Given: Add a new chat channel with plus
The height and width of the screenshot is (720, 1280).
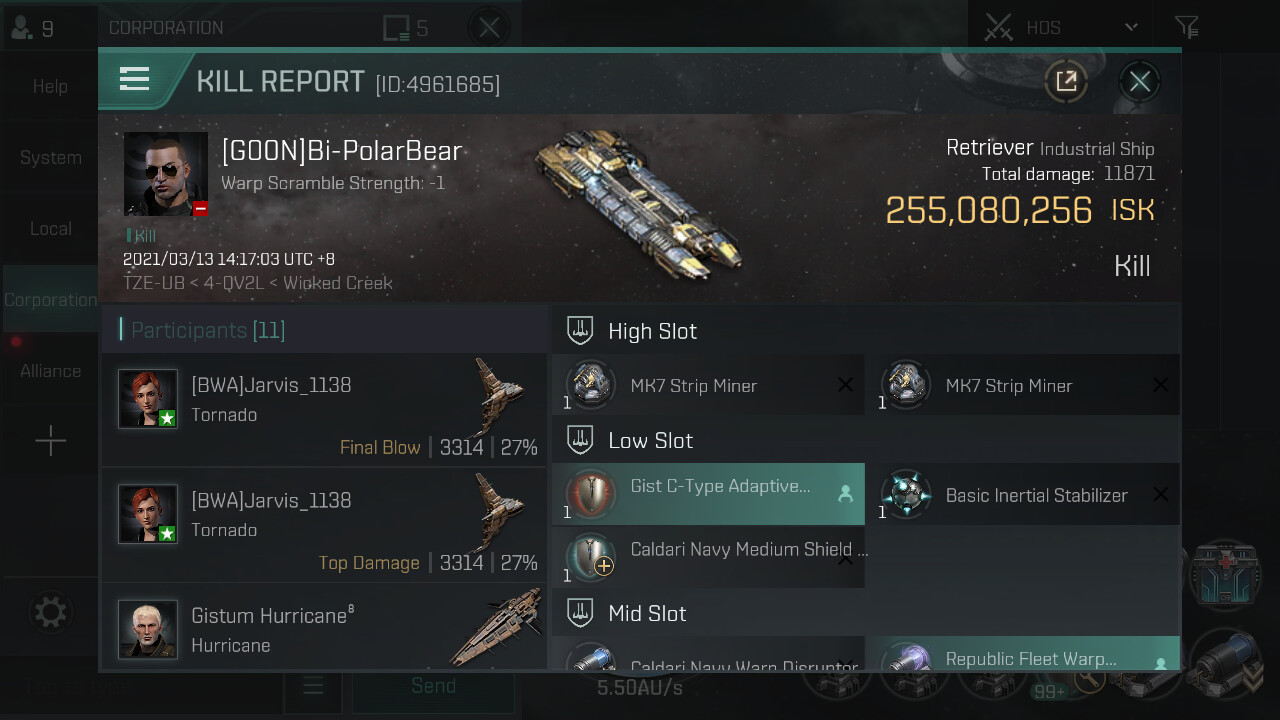Looking at the screenshot, I should pos(50,441).
